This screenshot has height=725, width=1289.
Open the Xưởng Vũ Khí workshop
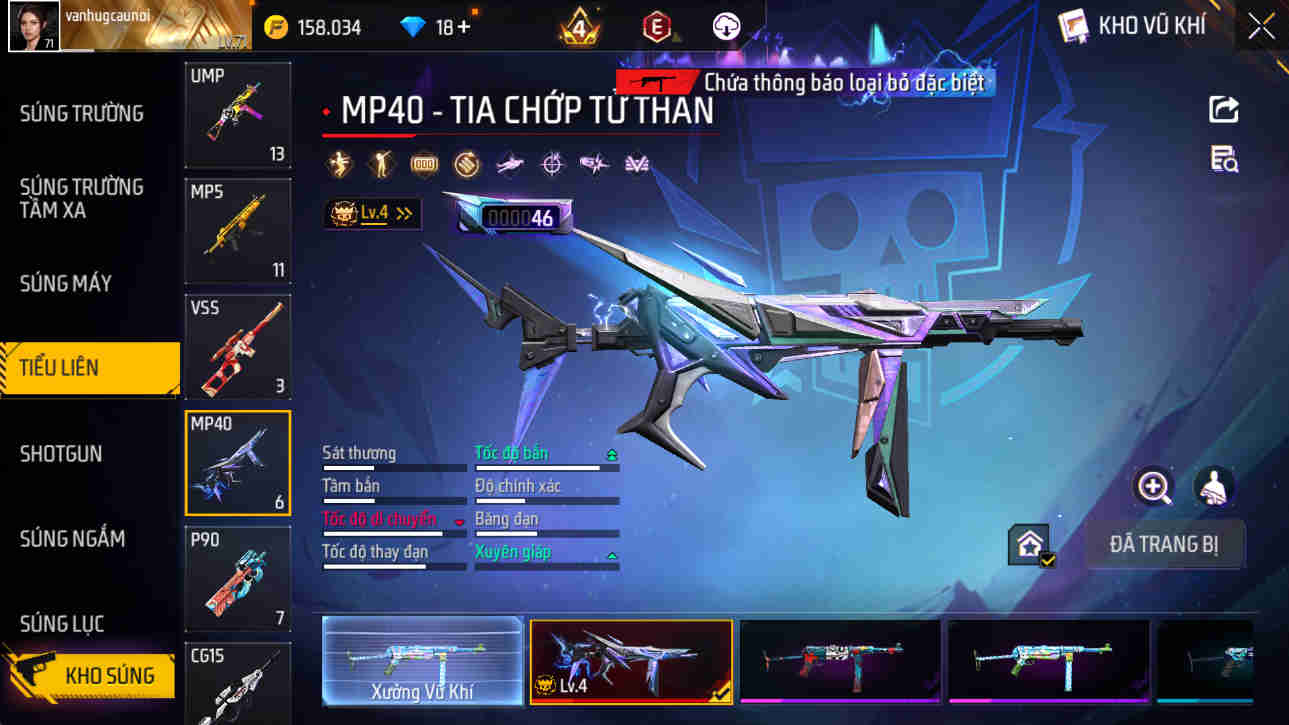click(421, 661)
